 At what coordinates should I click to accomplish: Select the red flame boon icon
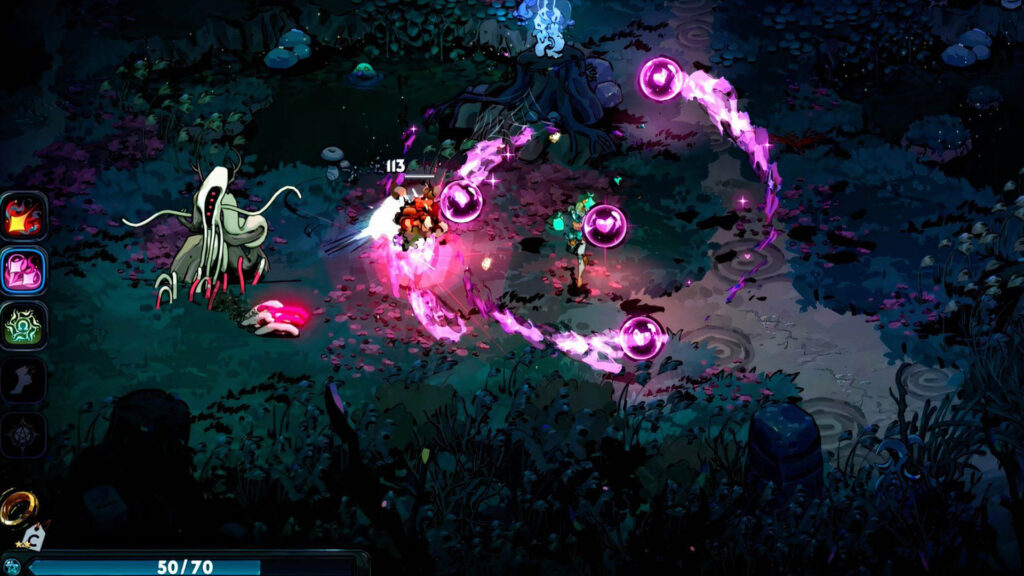tap(23, 217)
